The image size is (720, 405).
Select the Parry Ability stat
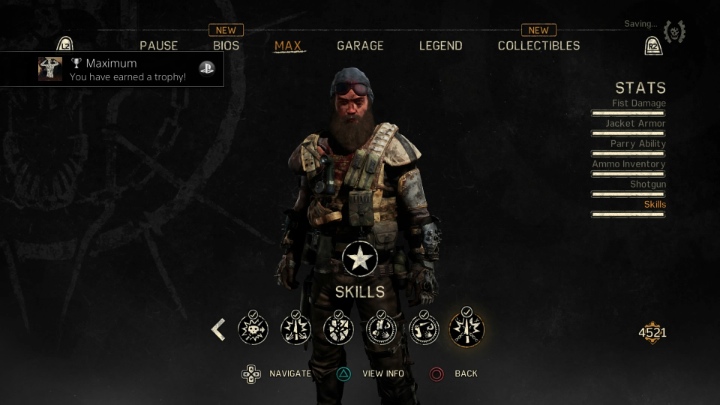coord(636,144)
